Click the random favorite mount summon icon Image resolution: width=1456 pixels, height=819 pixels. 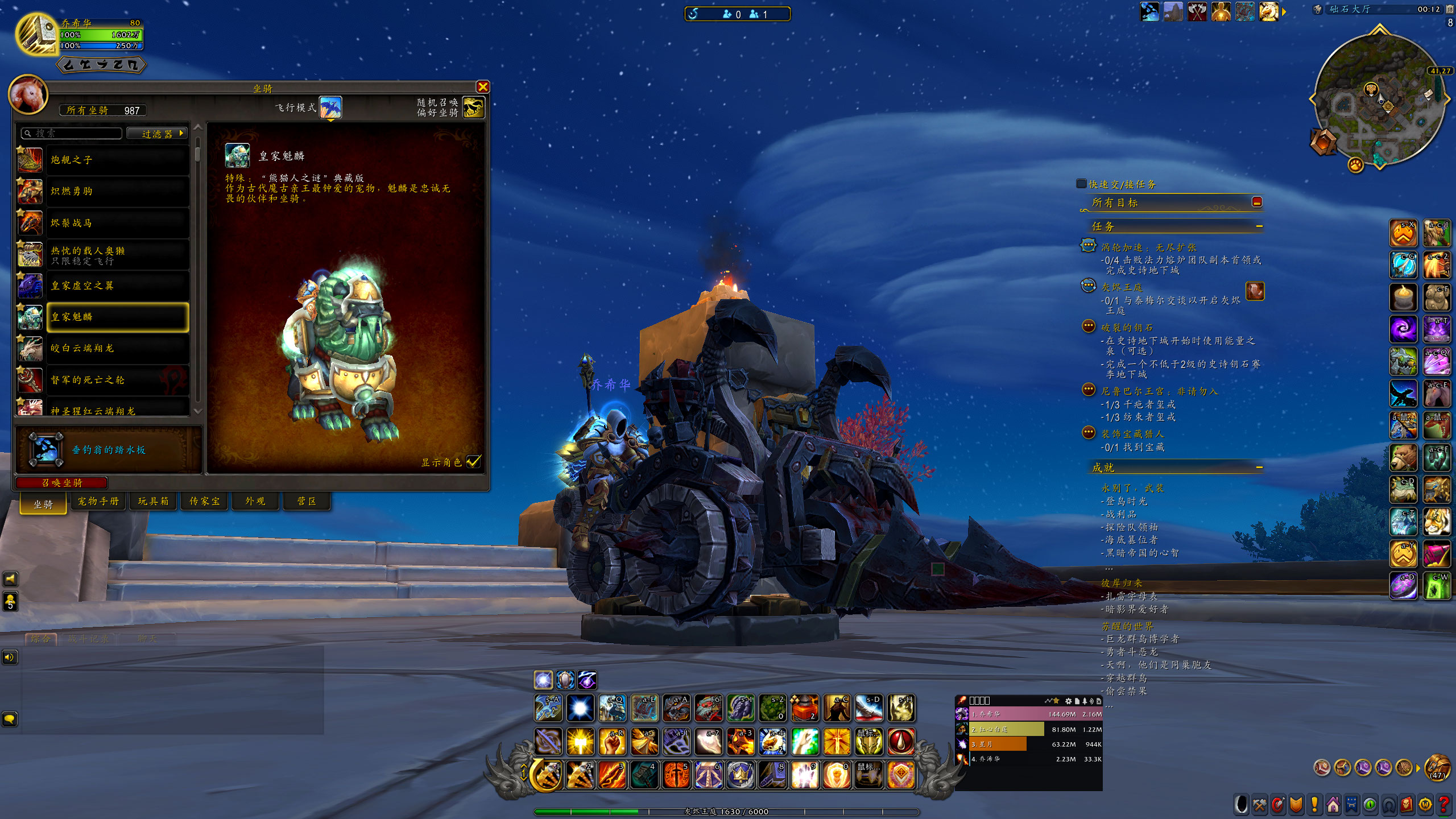click(473, 107)
